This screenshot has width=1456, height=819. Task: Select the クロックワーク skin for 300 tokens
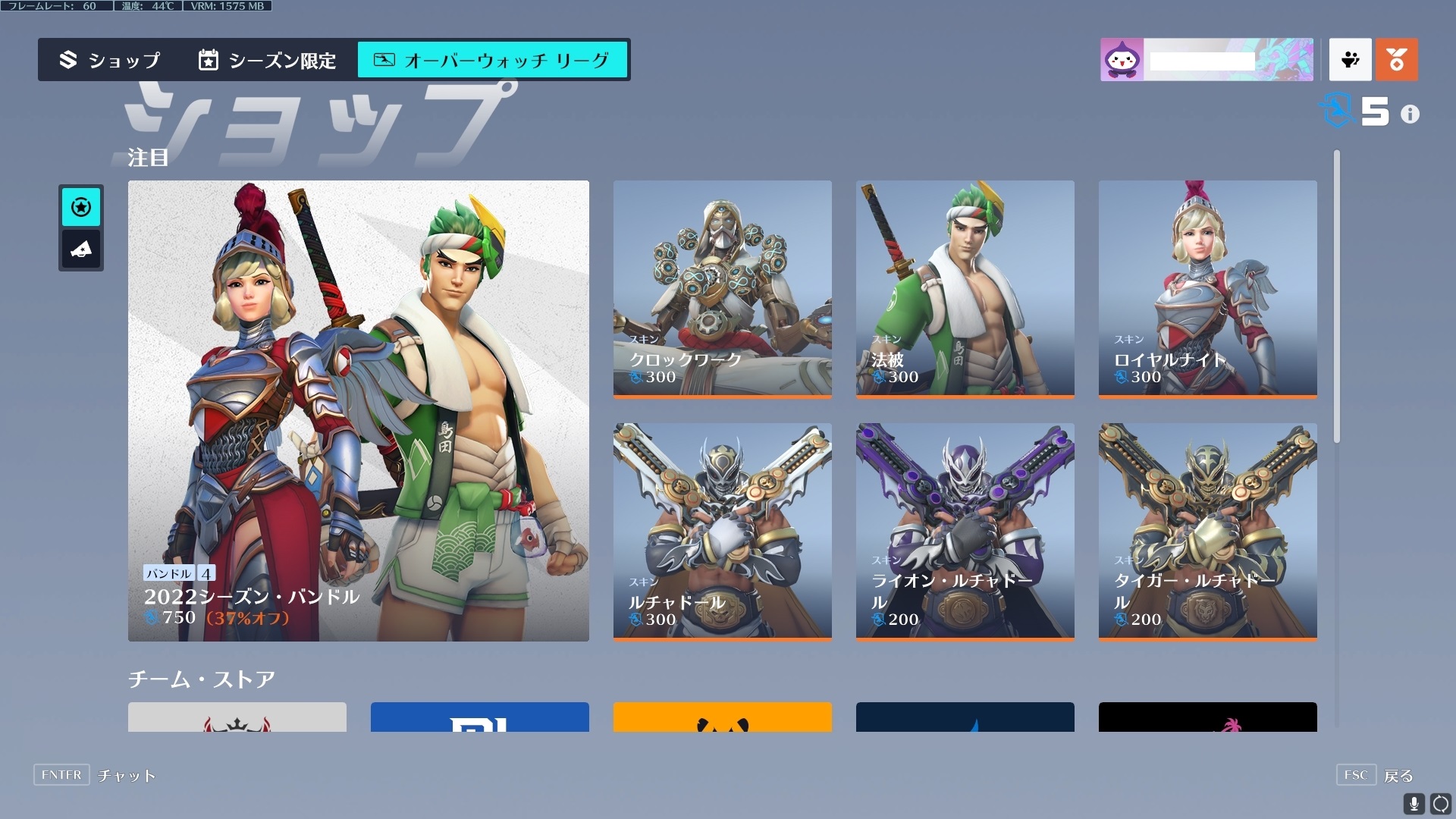pyautogui.click(x=722, y=289)
